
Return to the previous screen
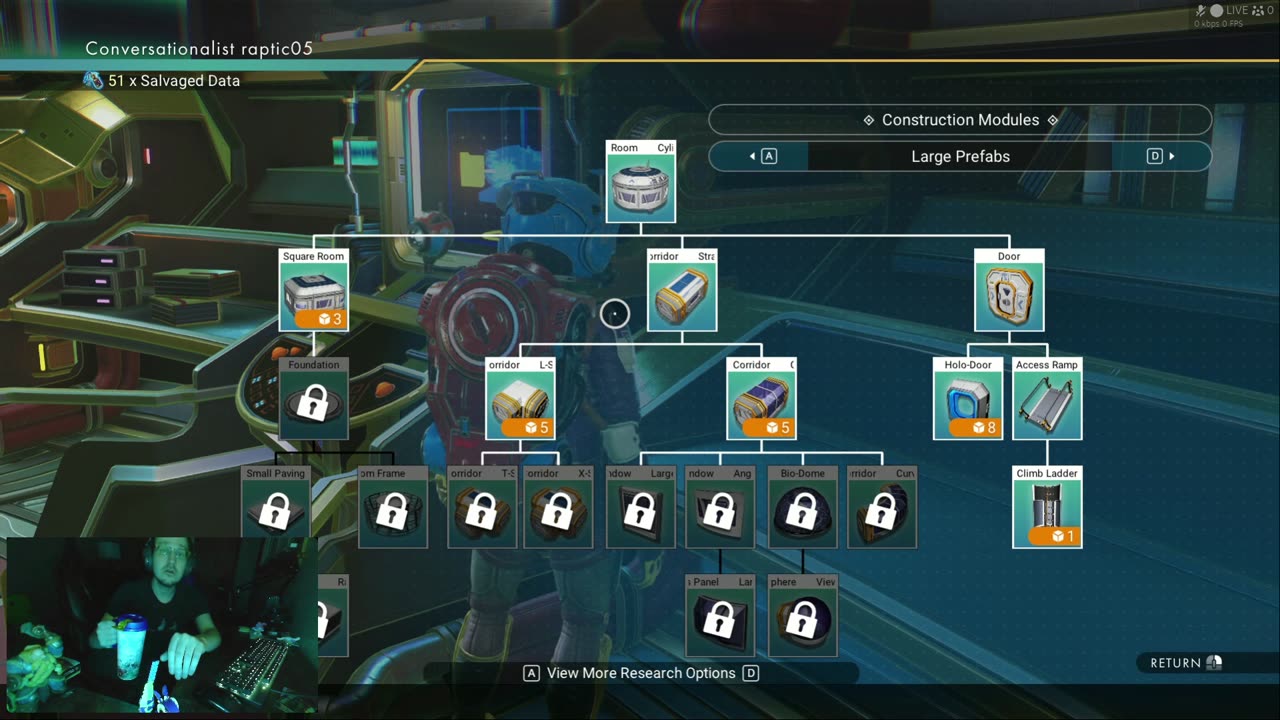point(1186,663)
